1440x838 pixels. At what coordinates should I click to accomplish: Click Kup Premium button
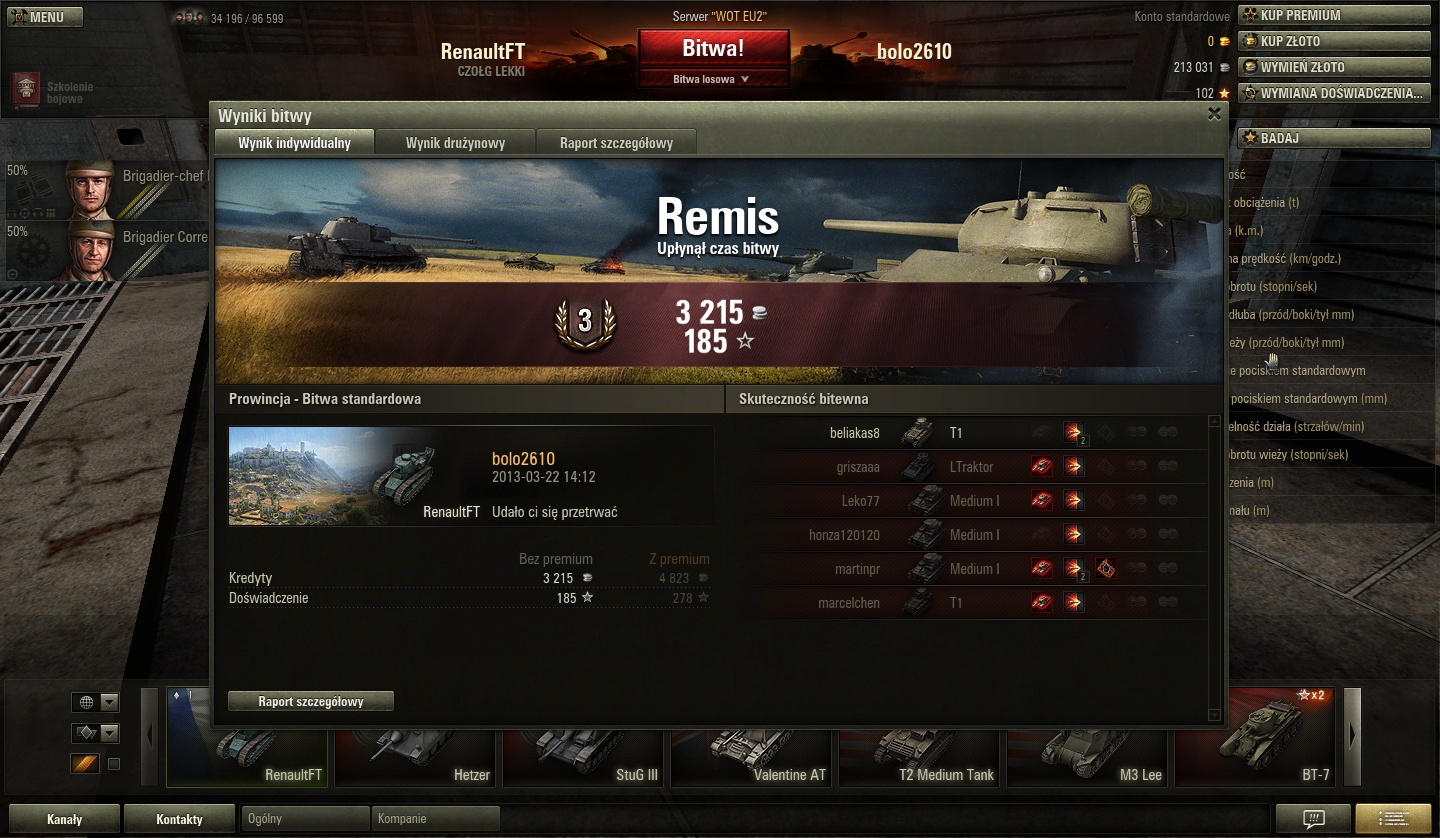click(1334, 15)
